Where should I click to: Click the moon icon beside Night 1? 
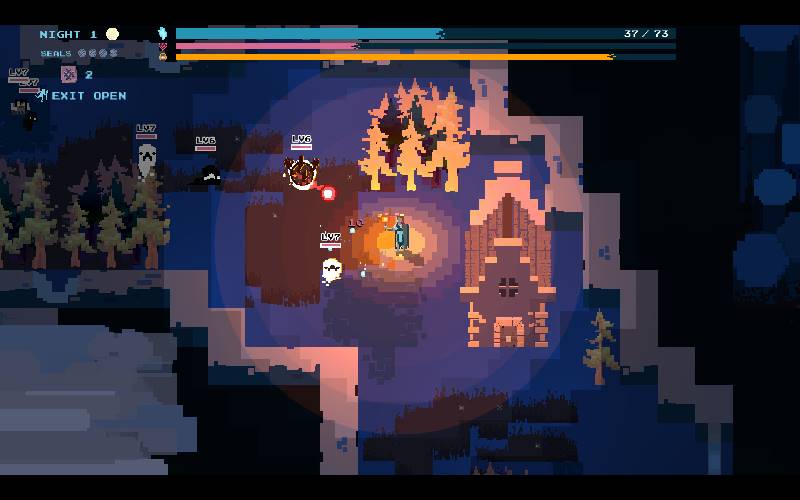pyautogui.click(x=113, y=34)
